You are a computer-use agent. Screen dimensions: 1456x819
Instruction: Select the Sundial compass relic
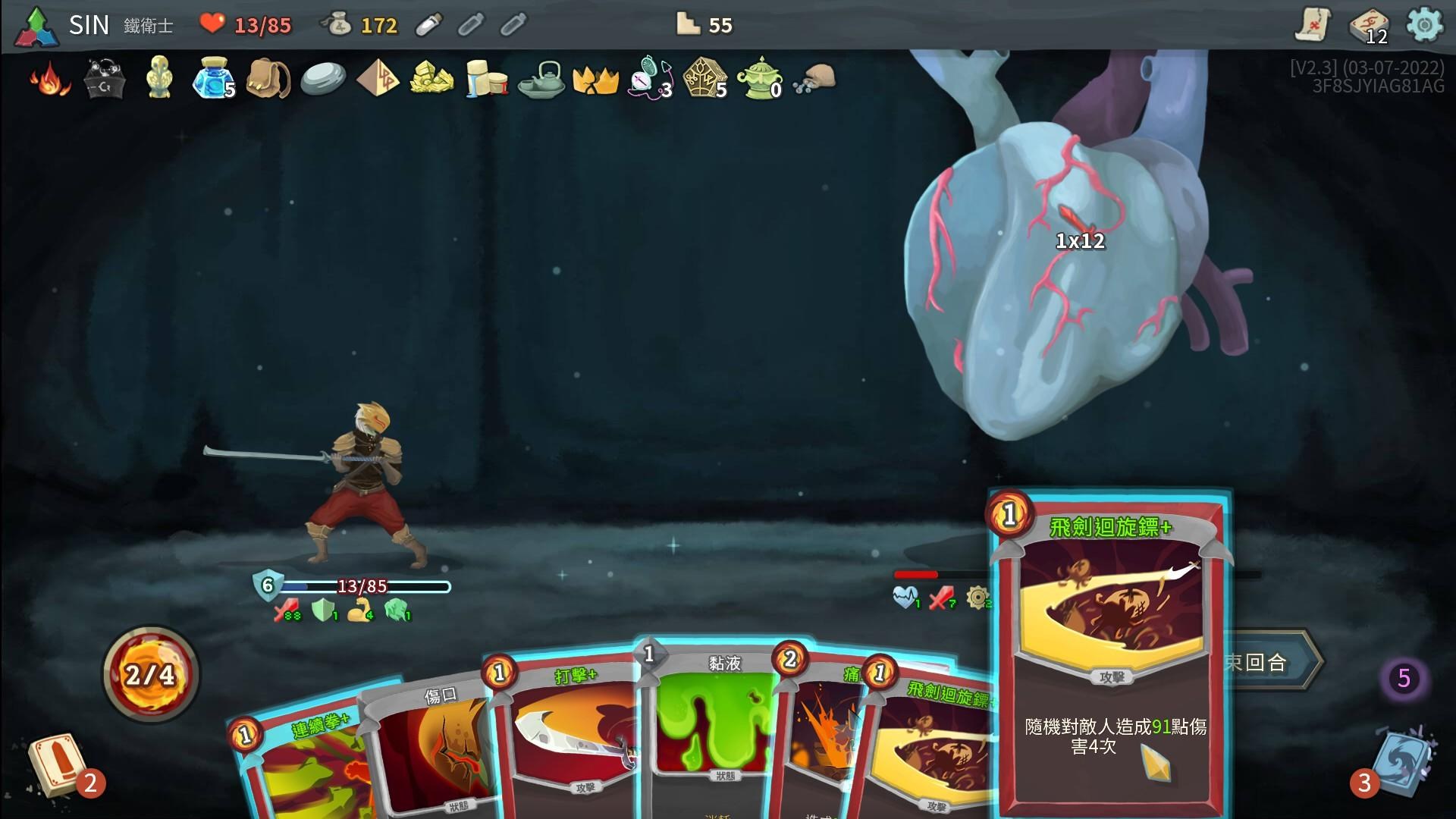click(648, 79)
